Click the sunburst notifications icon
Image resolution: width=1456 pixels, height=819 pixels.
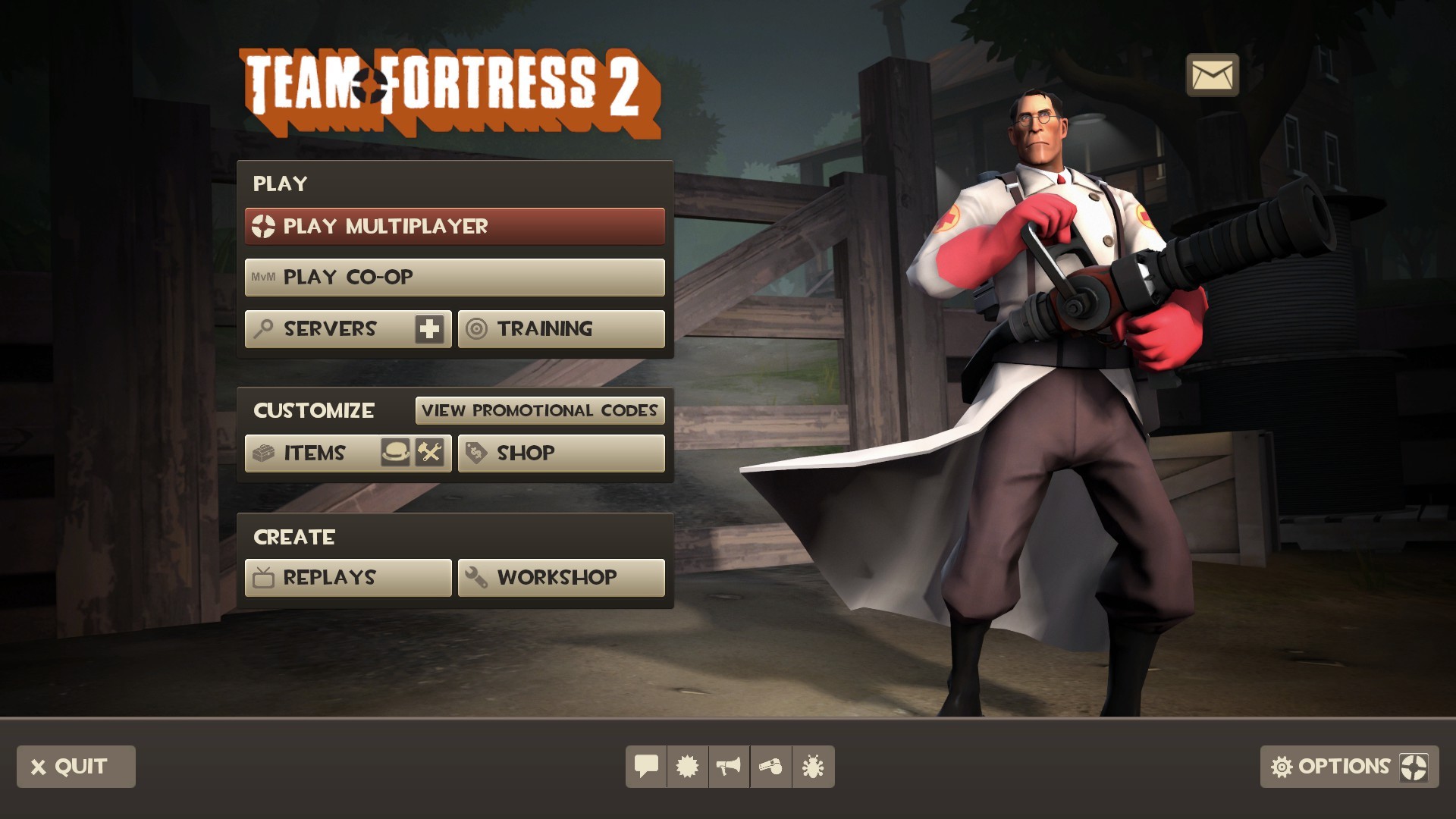[687, 767]
